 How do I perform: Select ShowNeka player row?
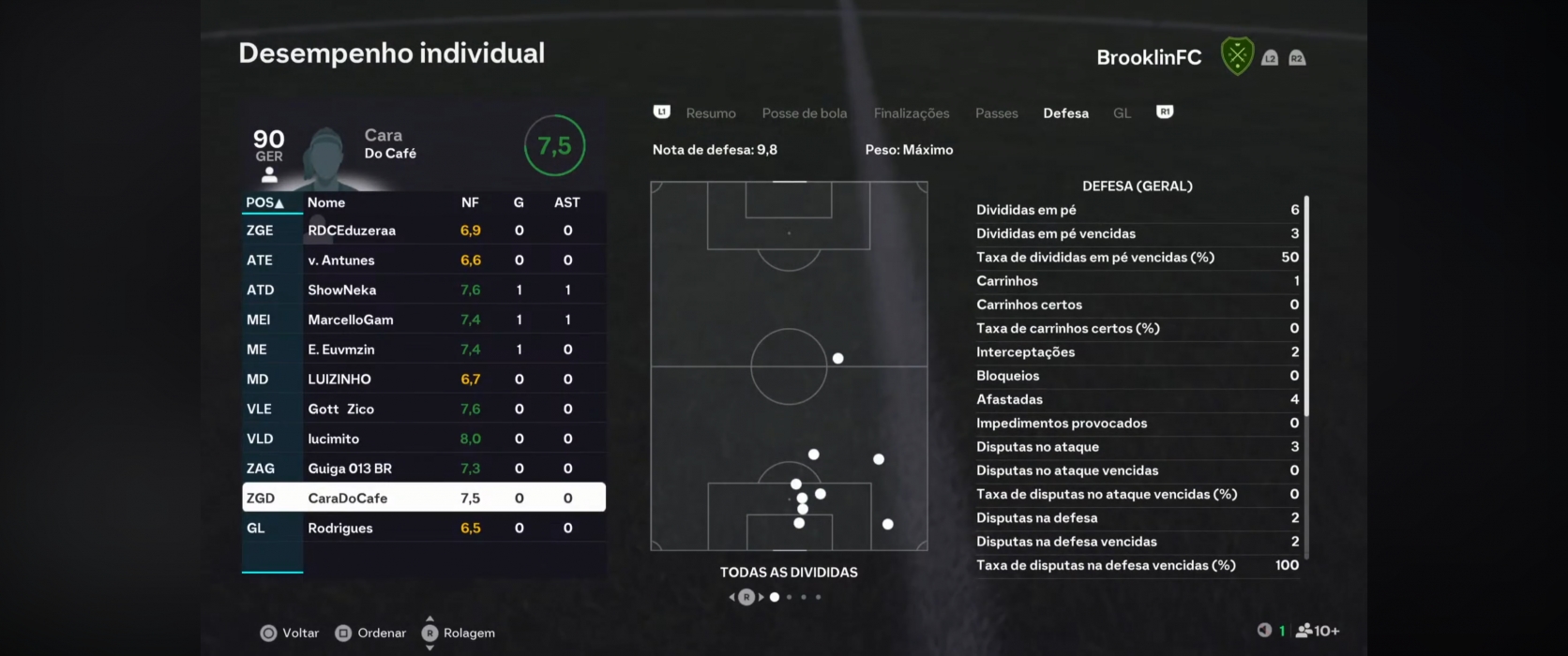tap(423, 291)
